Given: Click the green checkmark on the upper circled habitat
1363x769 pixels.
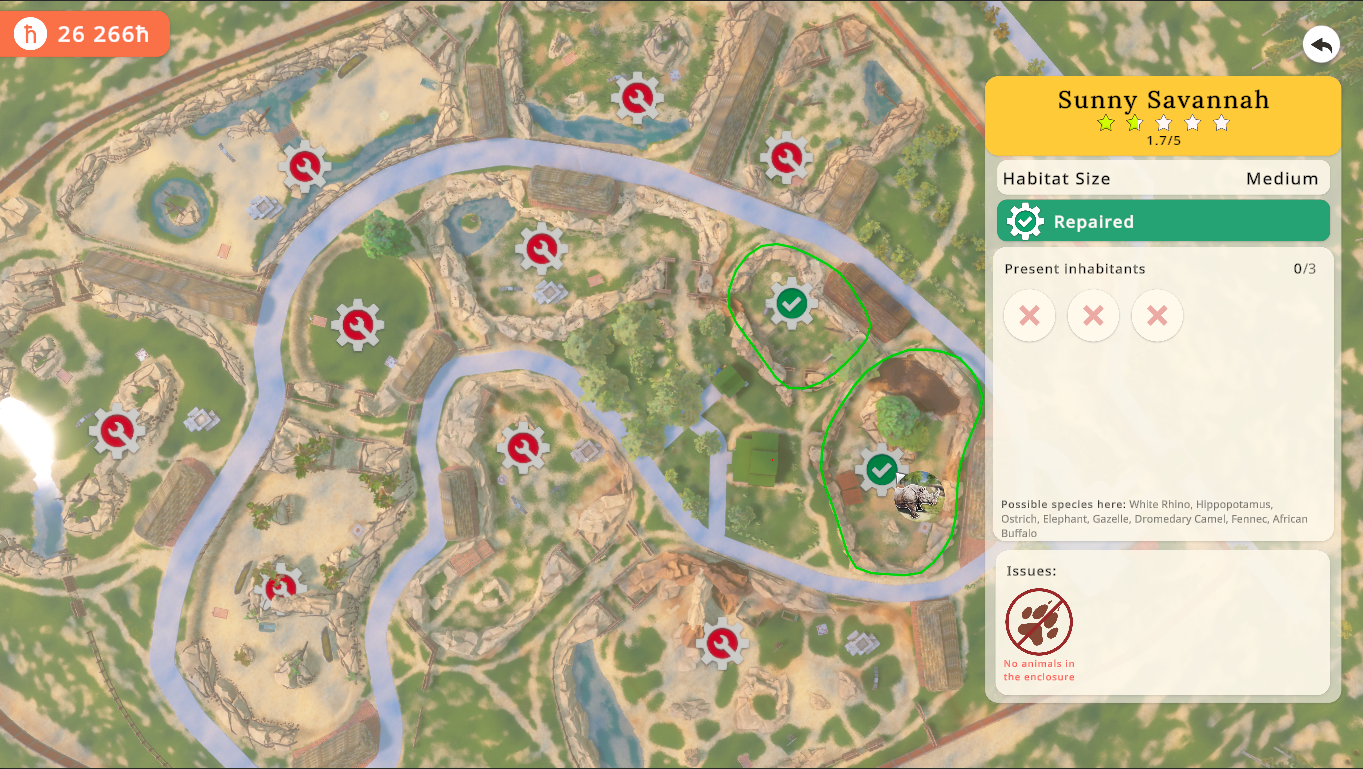Looking at the screenshot, I should click(x=791, y=303).
